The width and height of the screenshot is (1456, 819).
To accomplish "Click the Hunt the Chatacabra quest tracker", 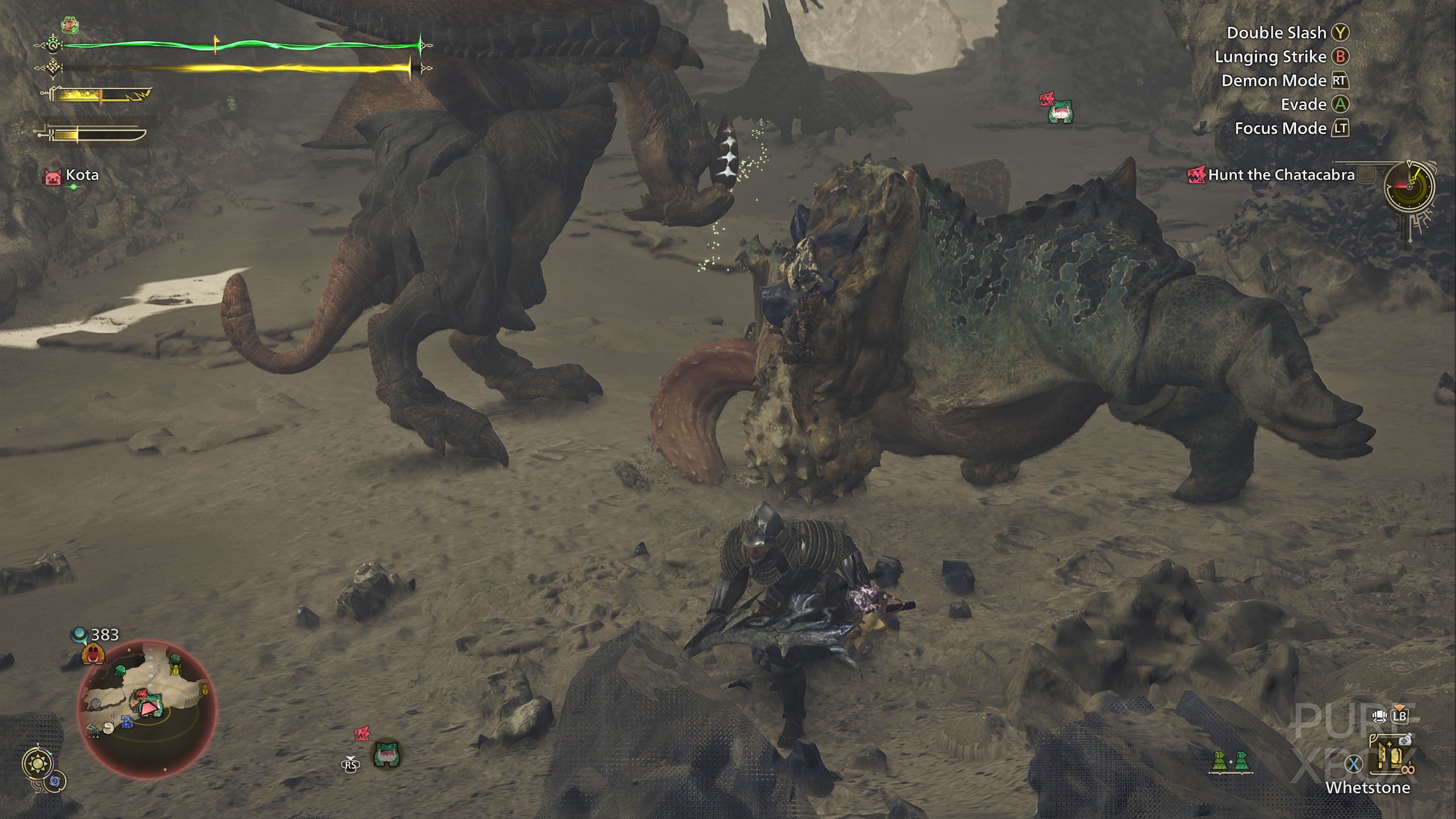I will (x=1281, y=175).
